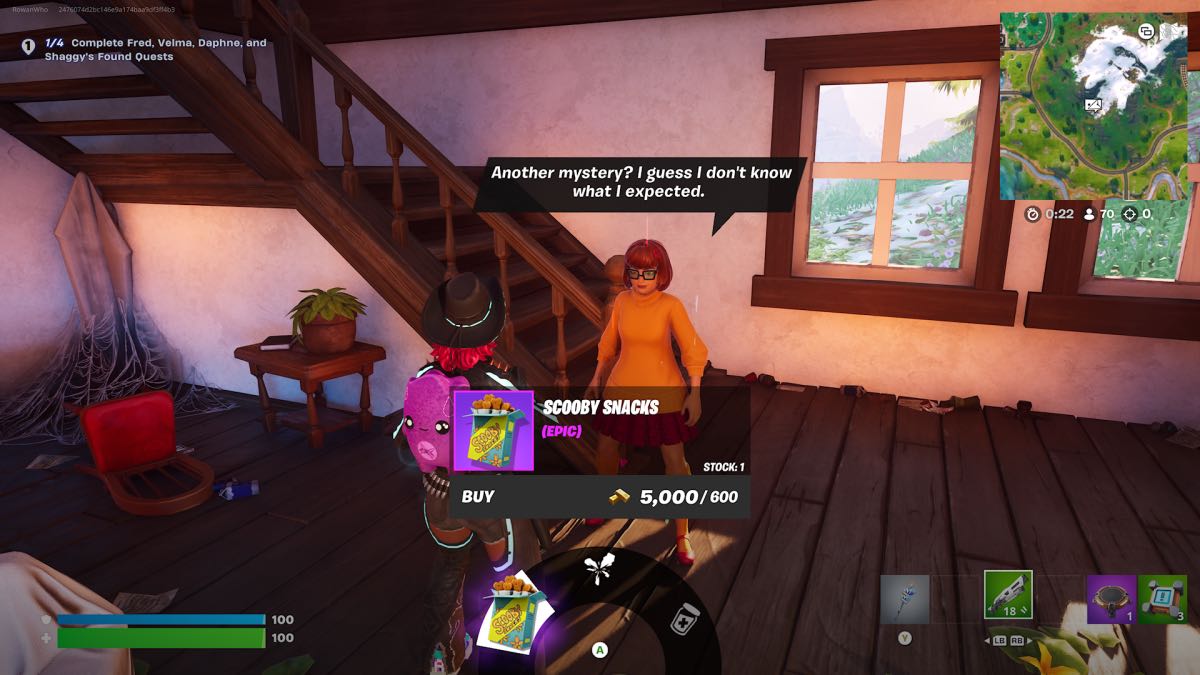Viewport: 1200px width, 675px height.
Task: Select the pickaxe slot in the hotbar
Action: [905, 598]
